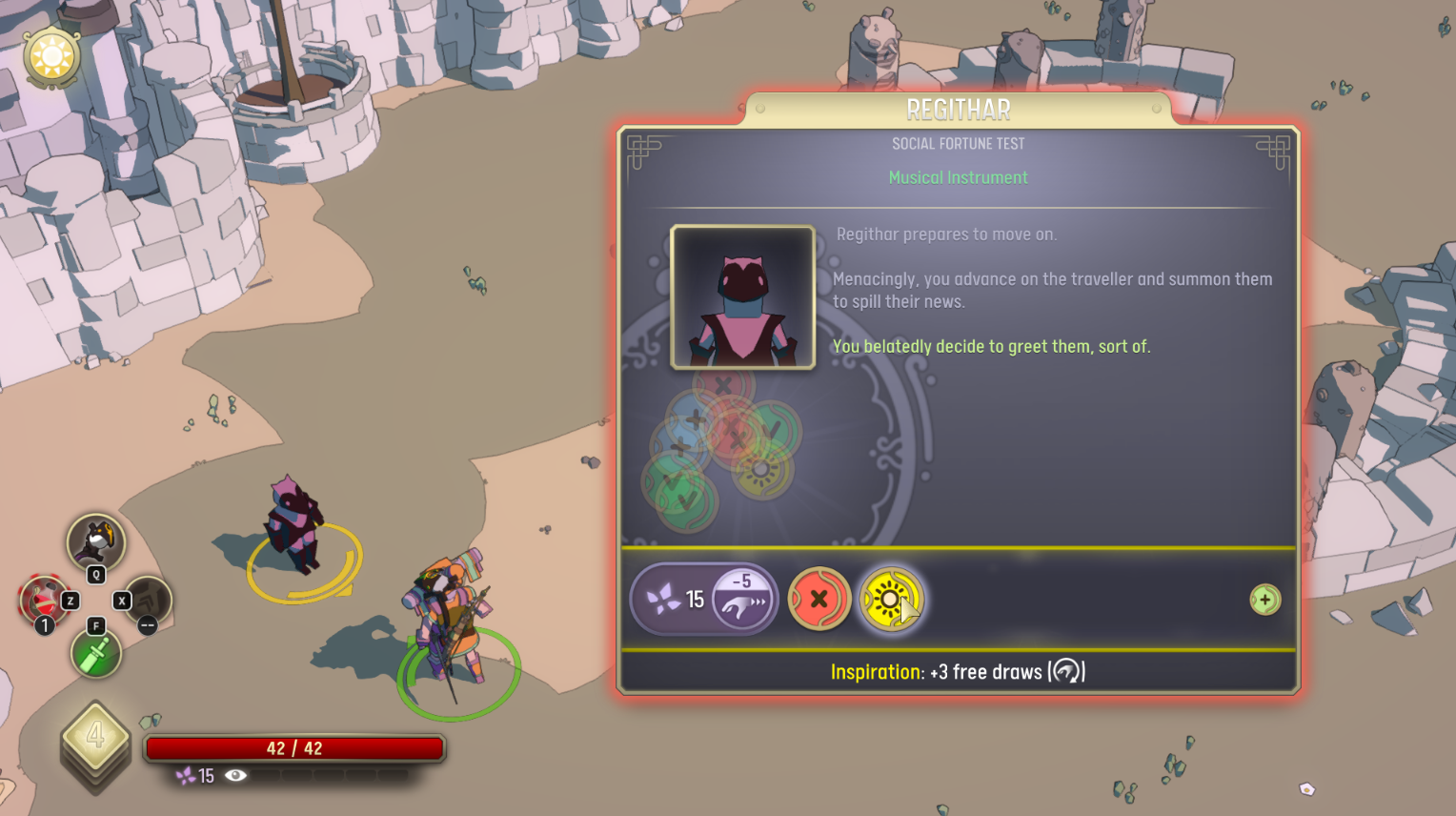
Task: Open the sun icon in the corner
Action: (51, 57)
